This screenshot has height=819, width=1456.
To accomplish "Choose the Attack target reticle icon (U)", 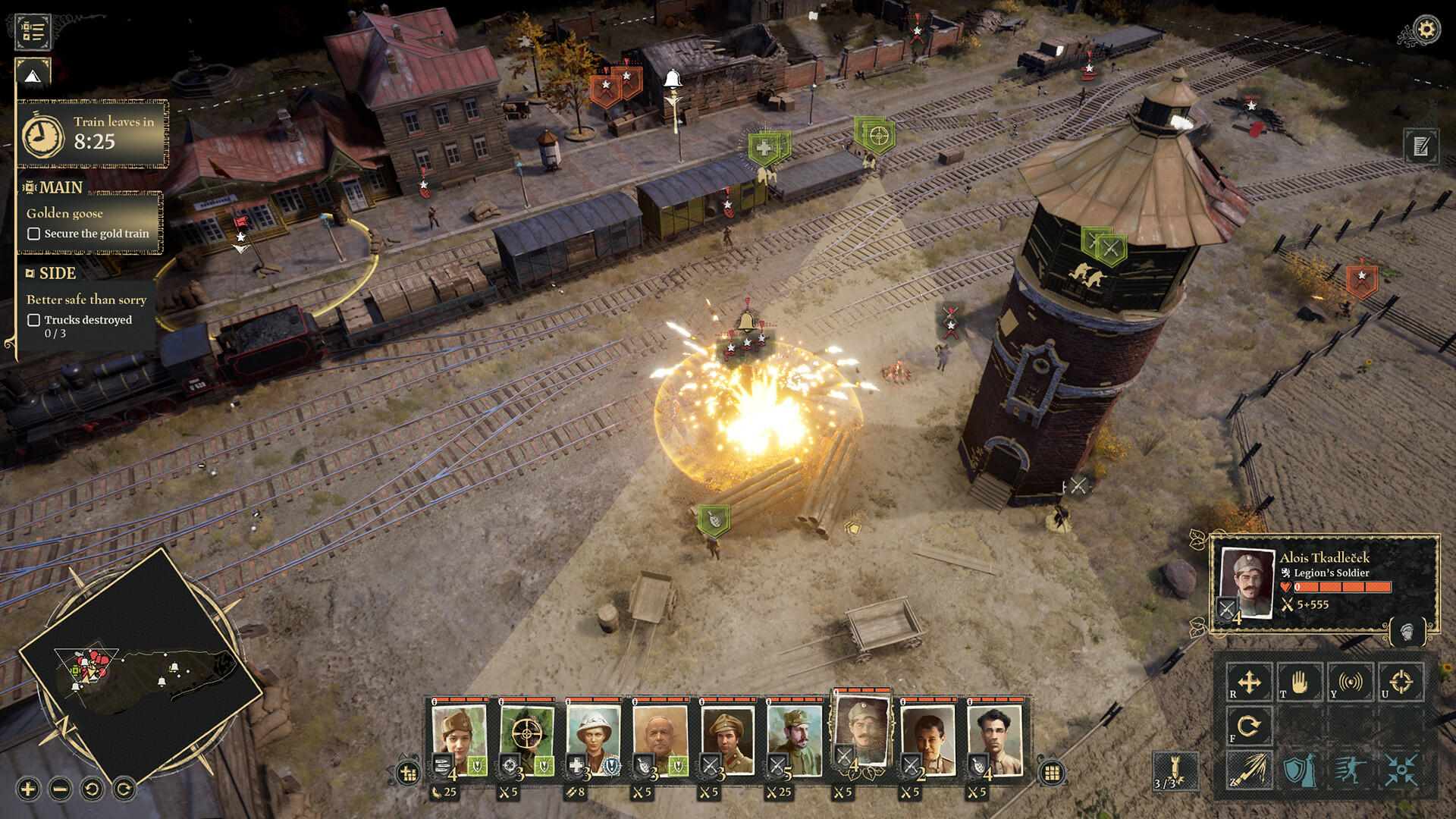I will [1401, 682].
